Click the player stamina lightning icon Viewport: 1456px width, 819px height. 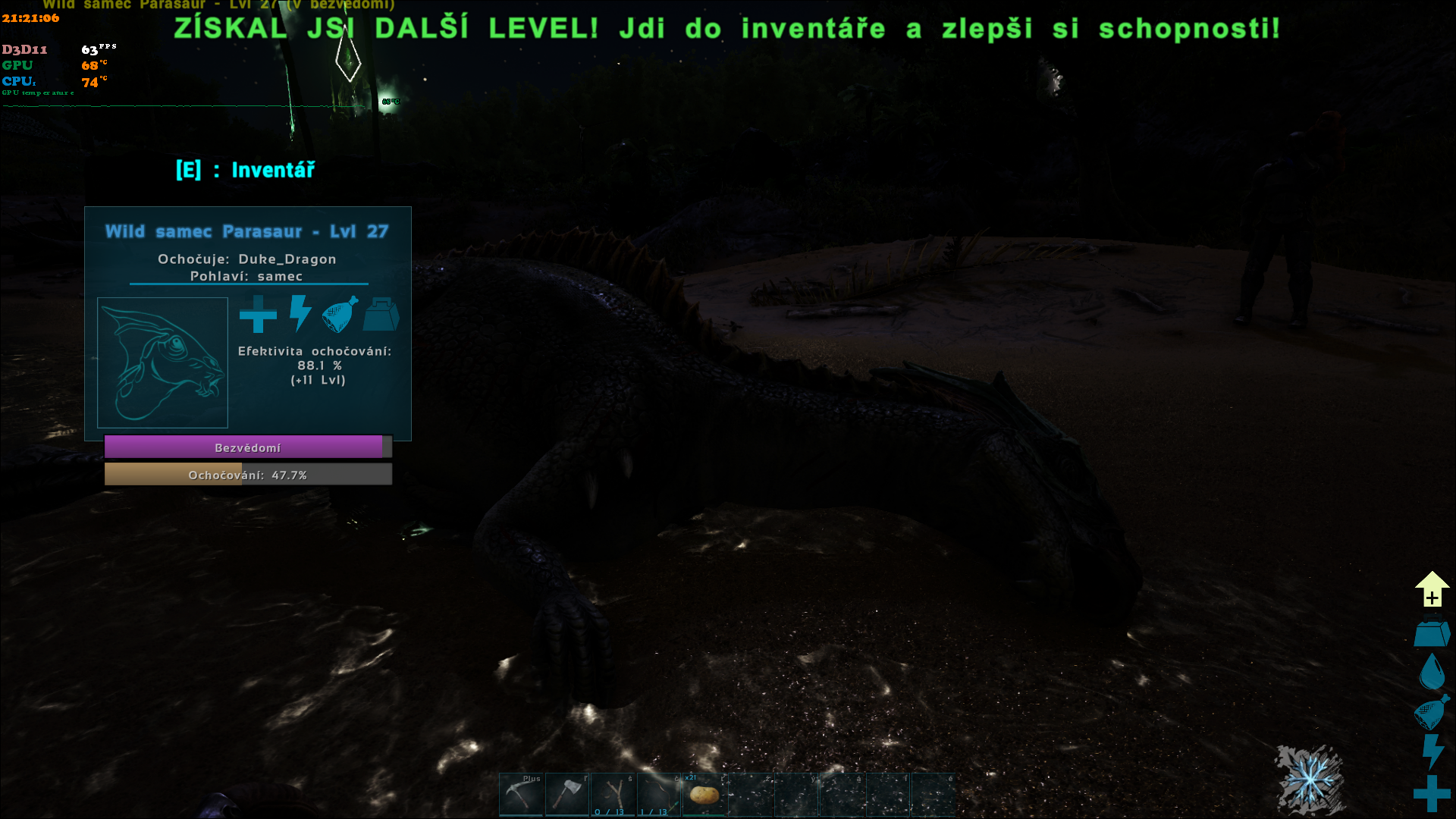pos(1432,752)
